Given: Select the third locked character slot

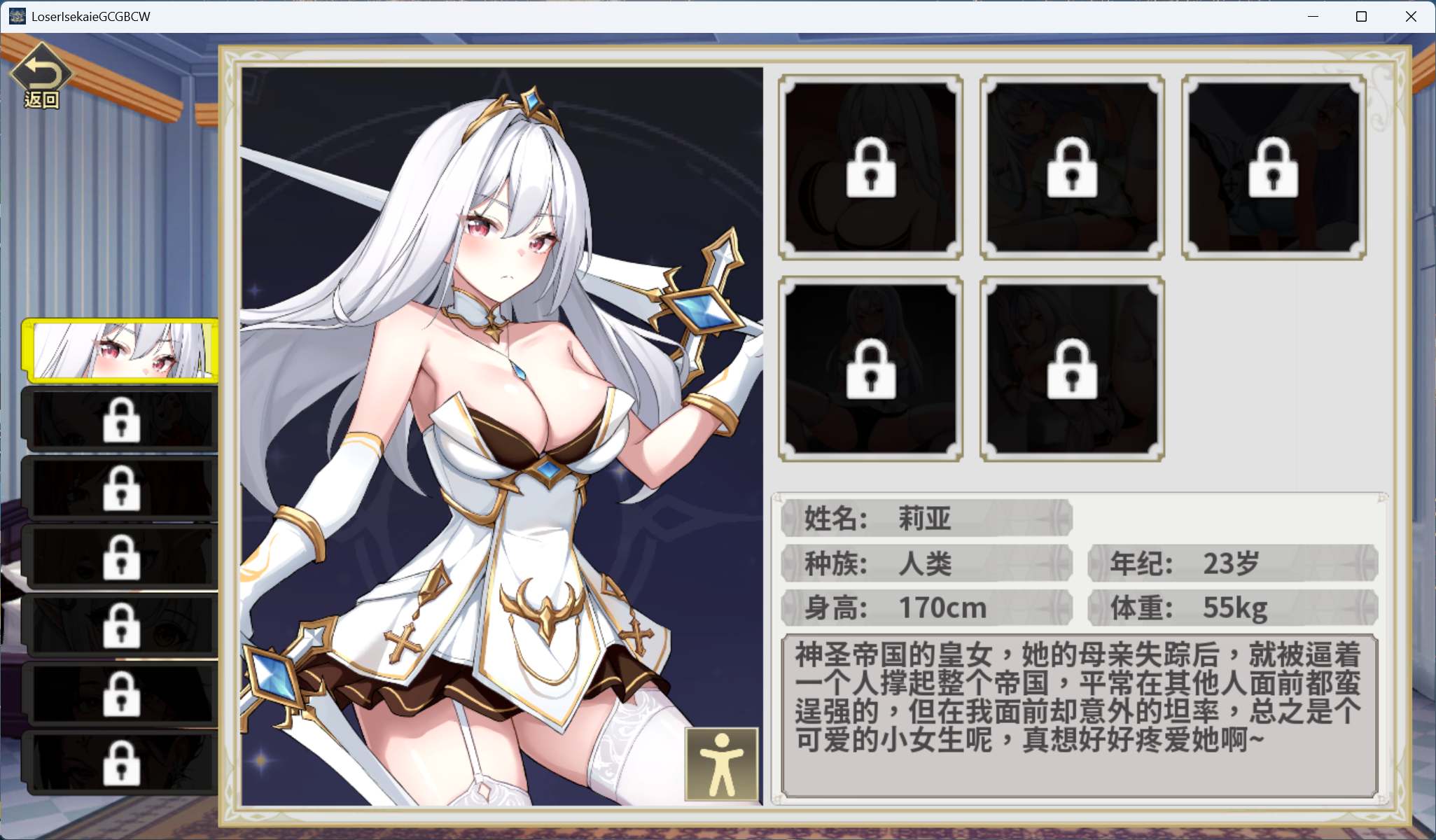Looking at the screenshot, I should pos(120,488).
